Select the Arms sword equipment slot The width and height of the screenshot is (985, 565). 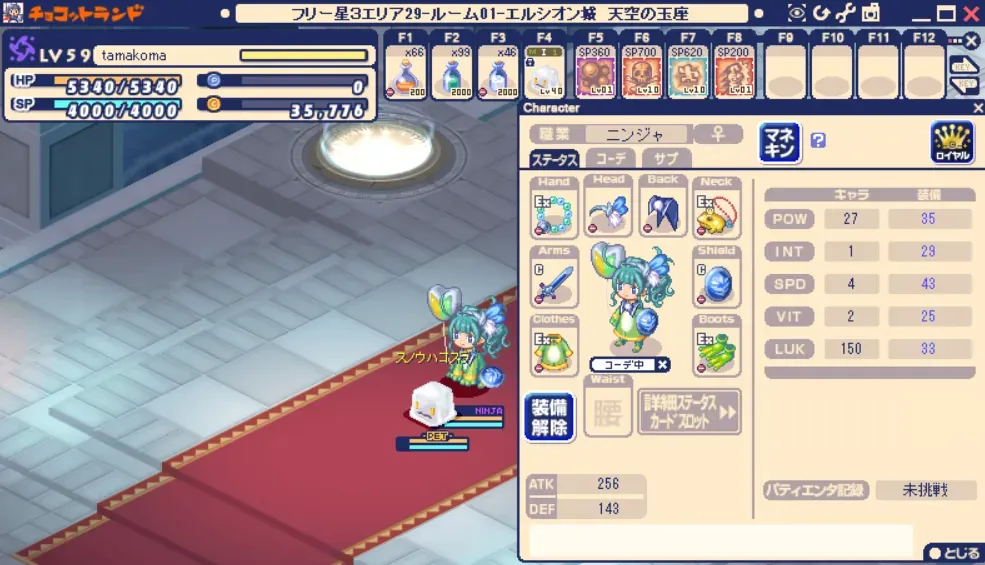(553, 282)
